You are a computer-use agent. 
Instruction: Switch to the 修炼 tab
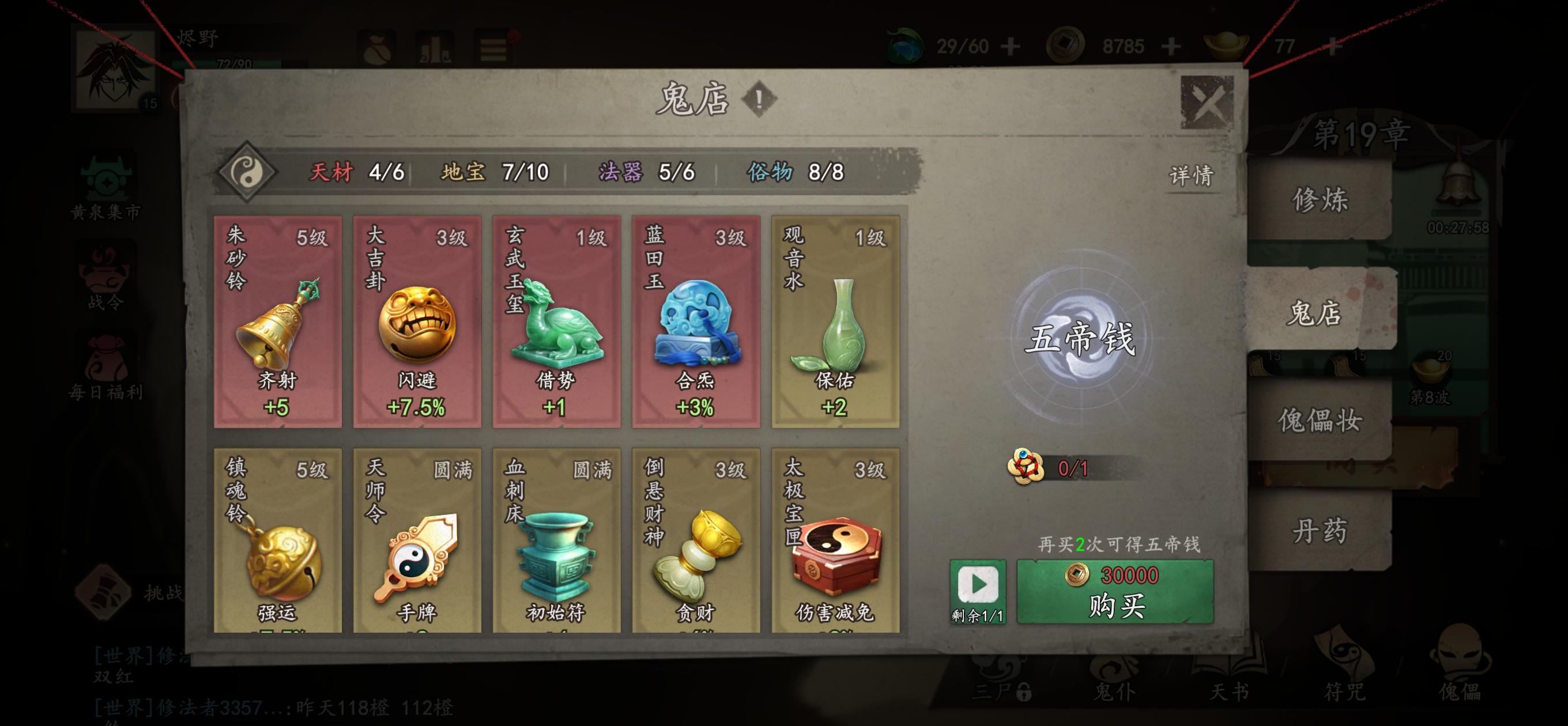pos(1320,199)
